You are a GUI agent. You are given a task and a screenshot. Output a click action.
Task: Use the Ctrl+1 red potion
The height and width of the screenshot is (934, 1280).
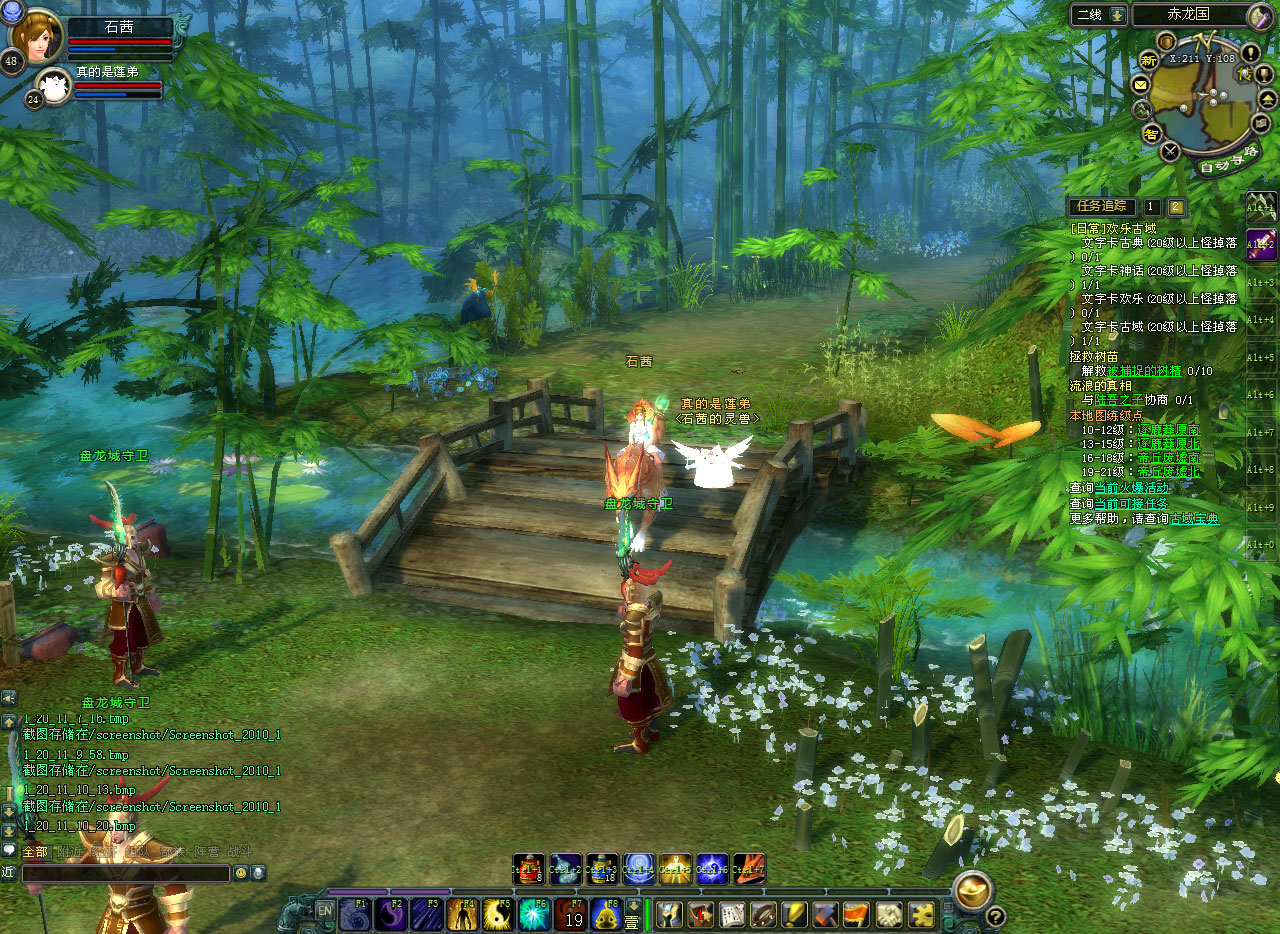529,868
